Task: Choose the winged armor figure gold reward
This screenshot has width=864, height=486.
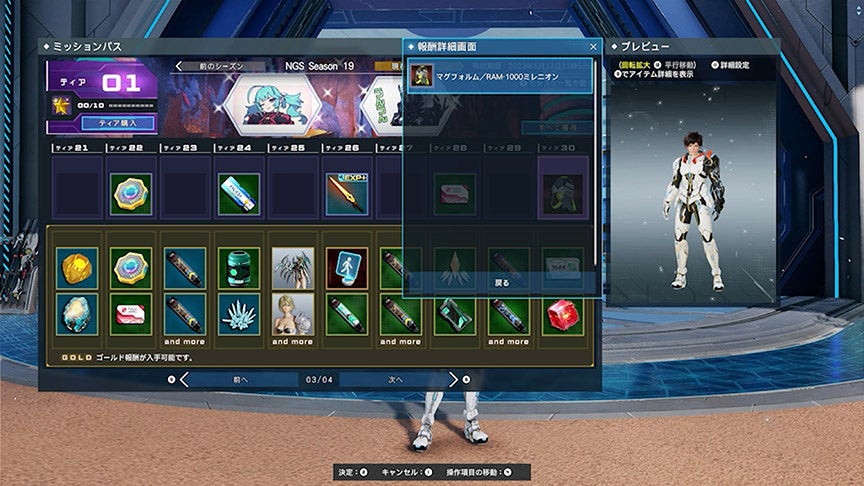Action: [293, 268]
